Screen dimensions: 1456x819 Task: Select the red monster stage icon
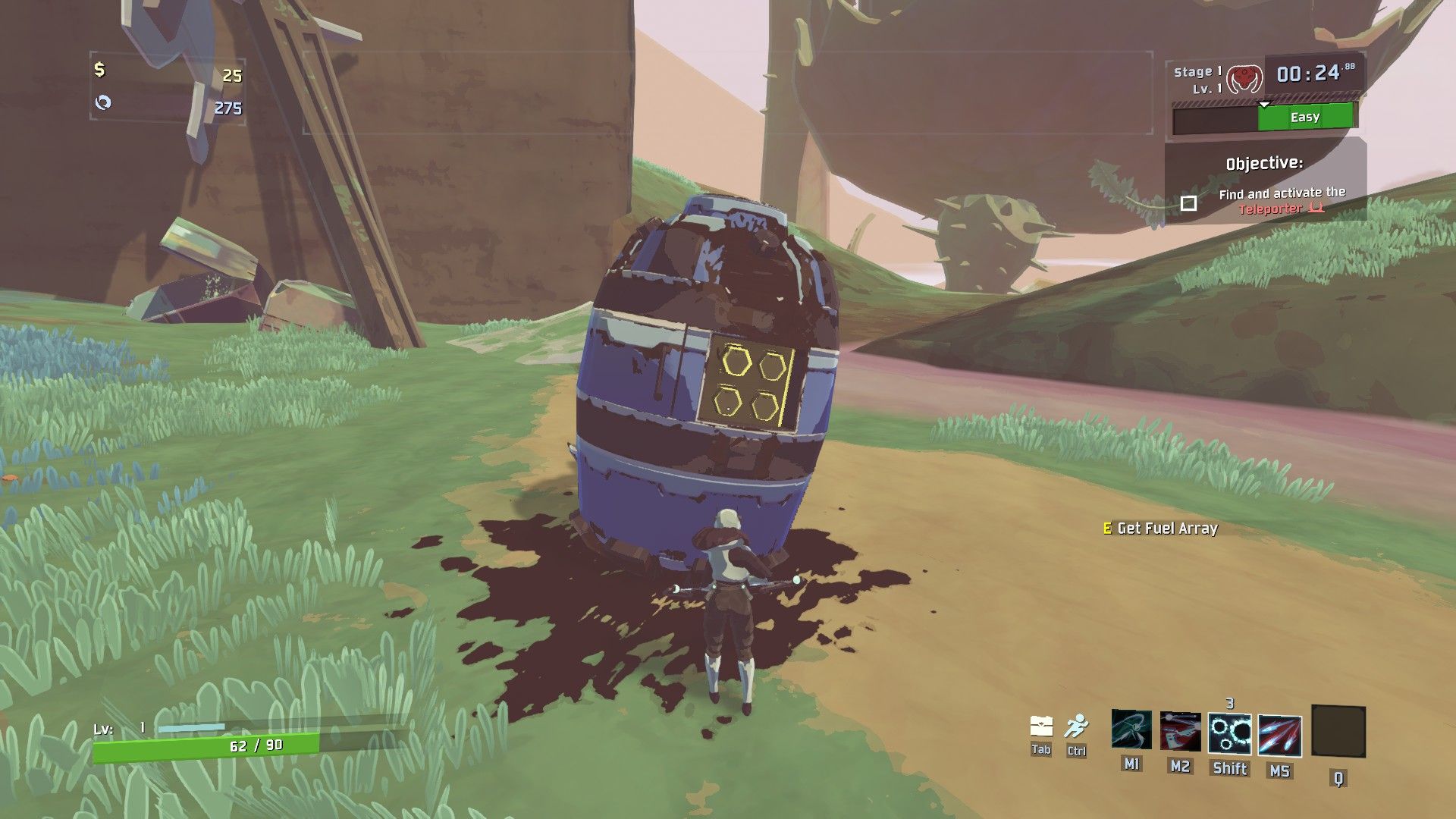click(x=1244, y=78)
